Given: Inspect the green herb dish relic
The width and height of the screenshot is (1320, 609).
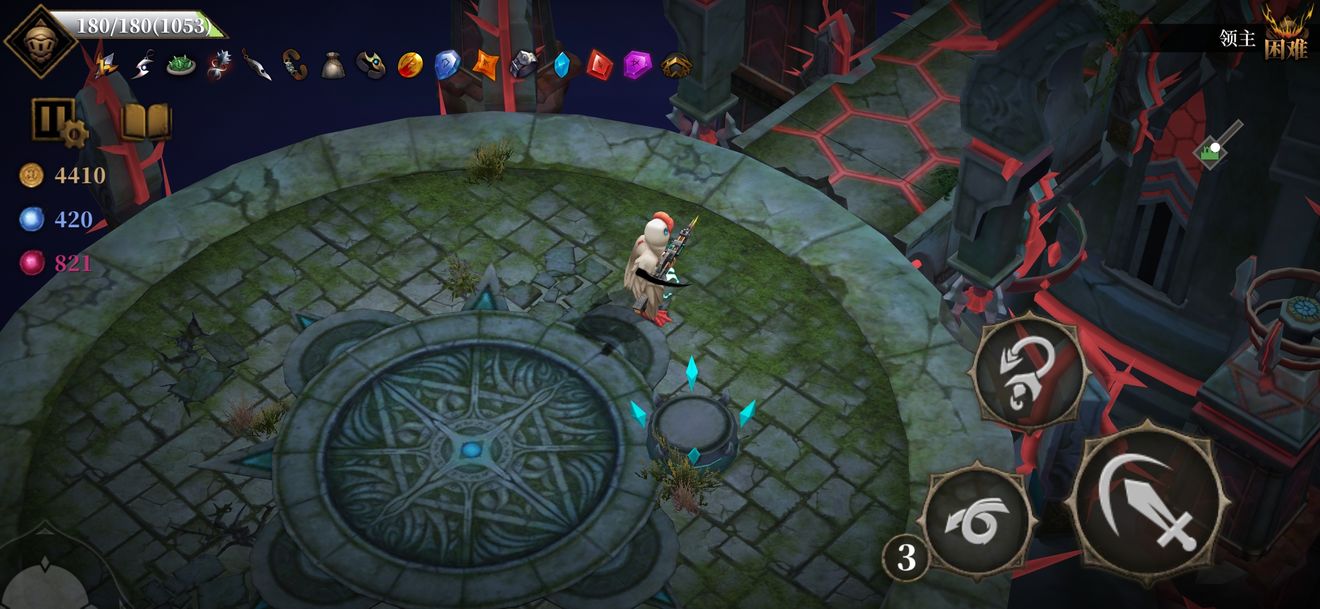Looking at the screenshot, I should 181,65.
